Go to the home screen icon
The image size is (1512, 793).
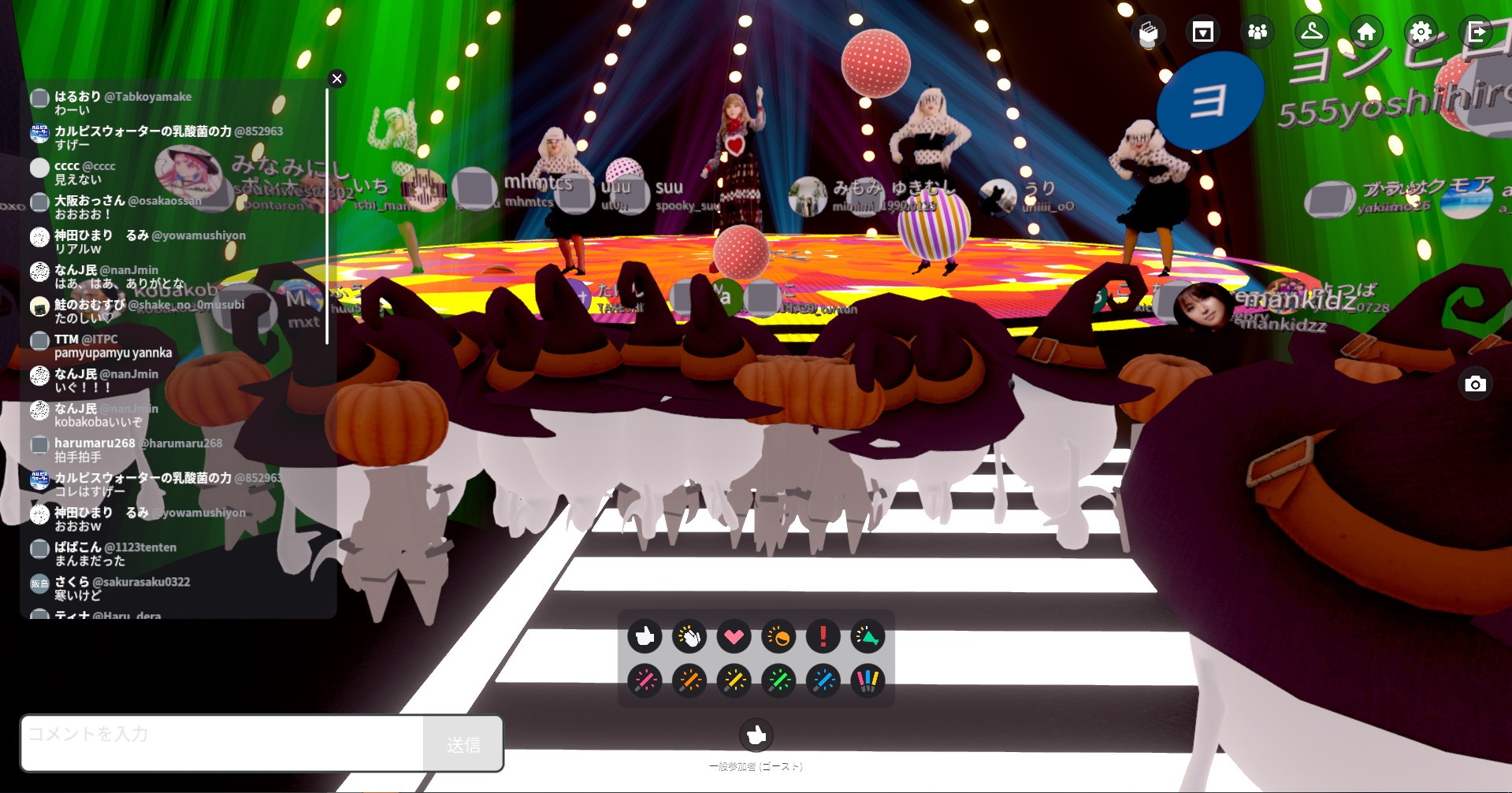coord(1366,31)
